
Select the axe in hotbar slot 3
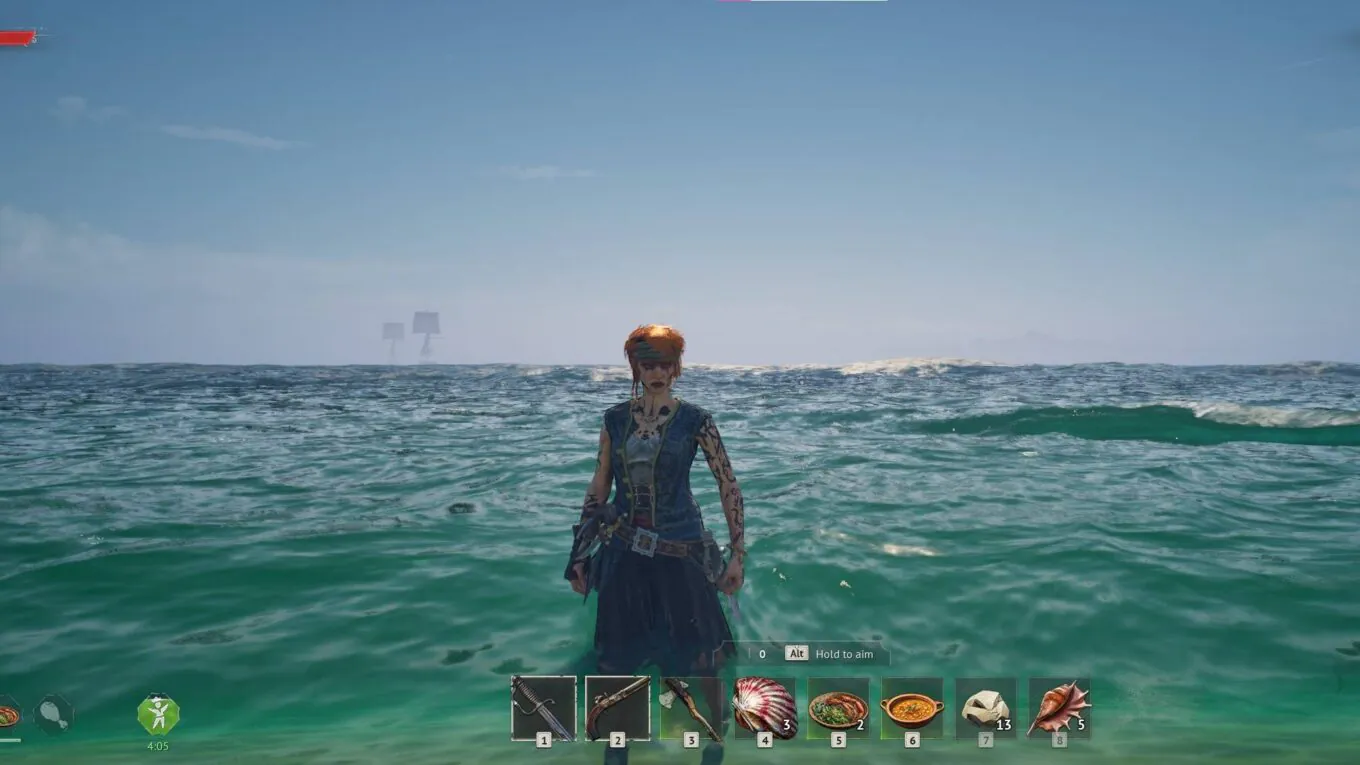click(x=690, y=705)
